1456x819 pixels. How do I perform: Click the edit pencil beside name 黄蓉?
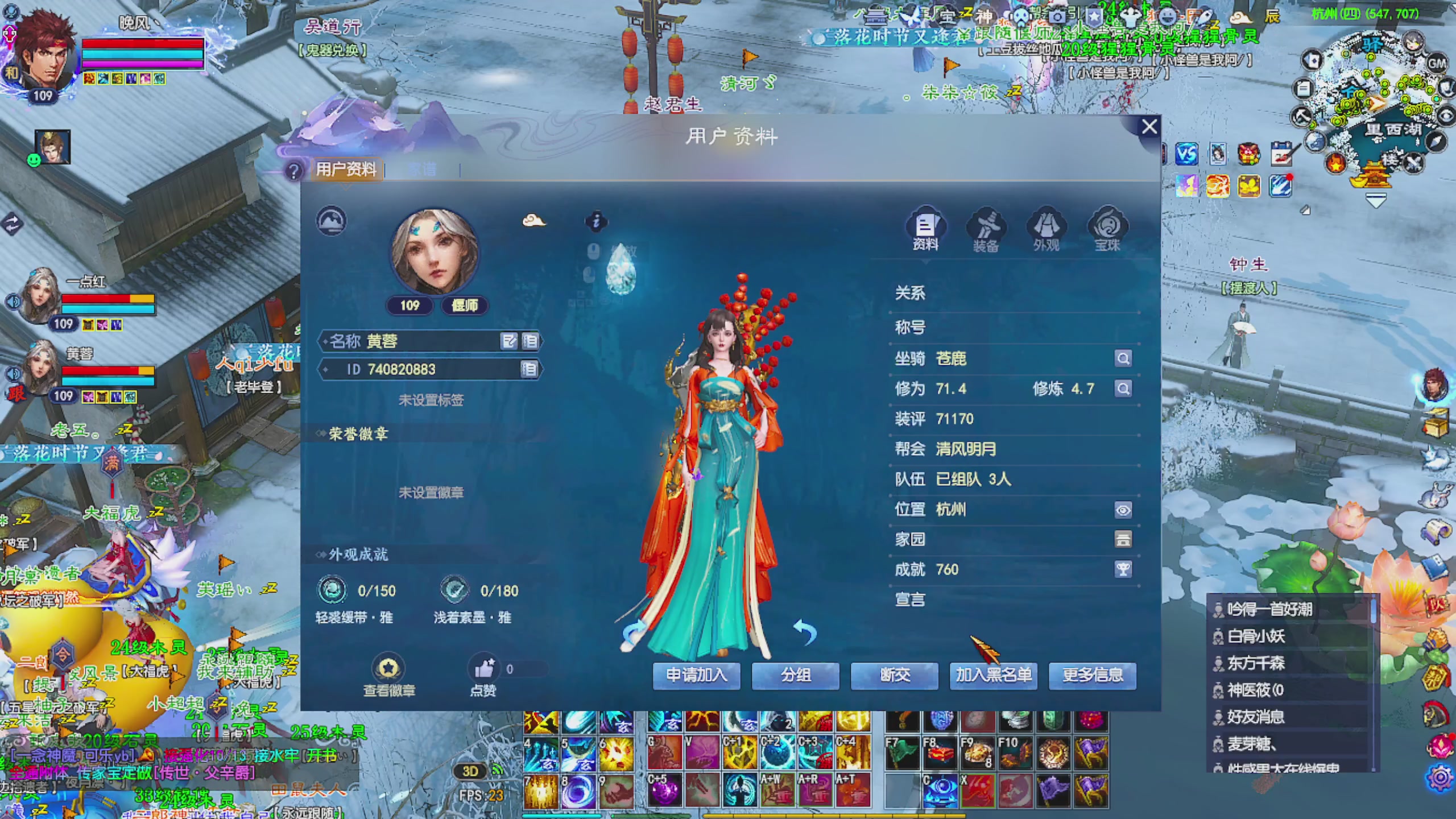click(508, 342)
